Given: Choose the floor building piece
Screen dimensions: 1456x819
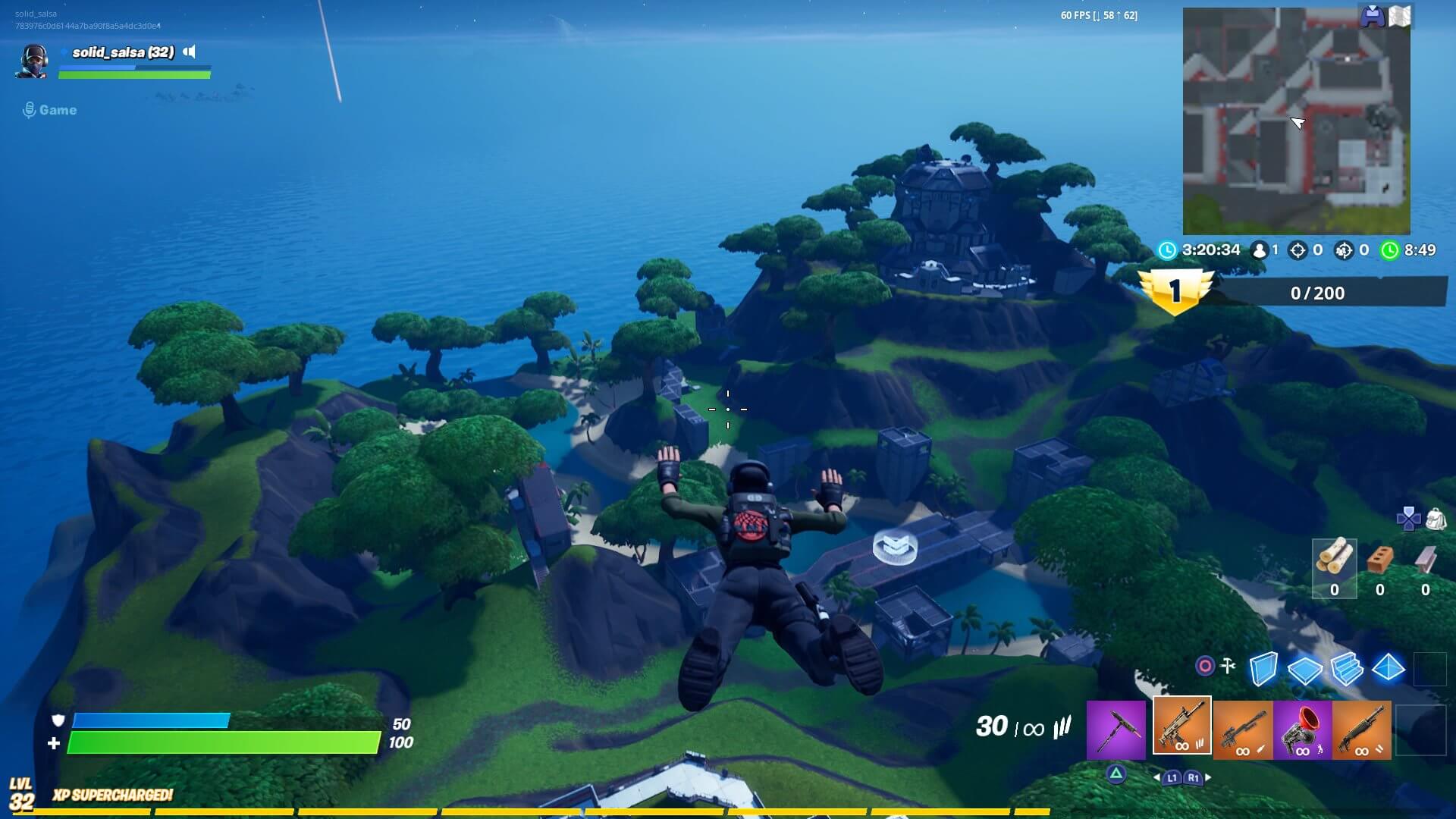Looking at the screenshot, I should tap(1304, 670).
